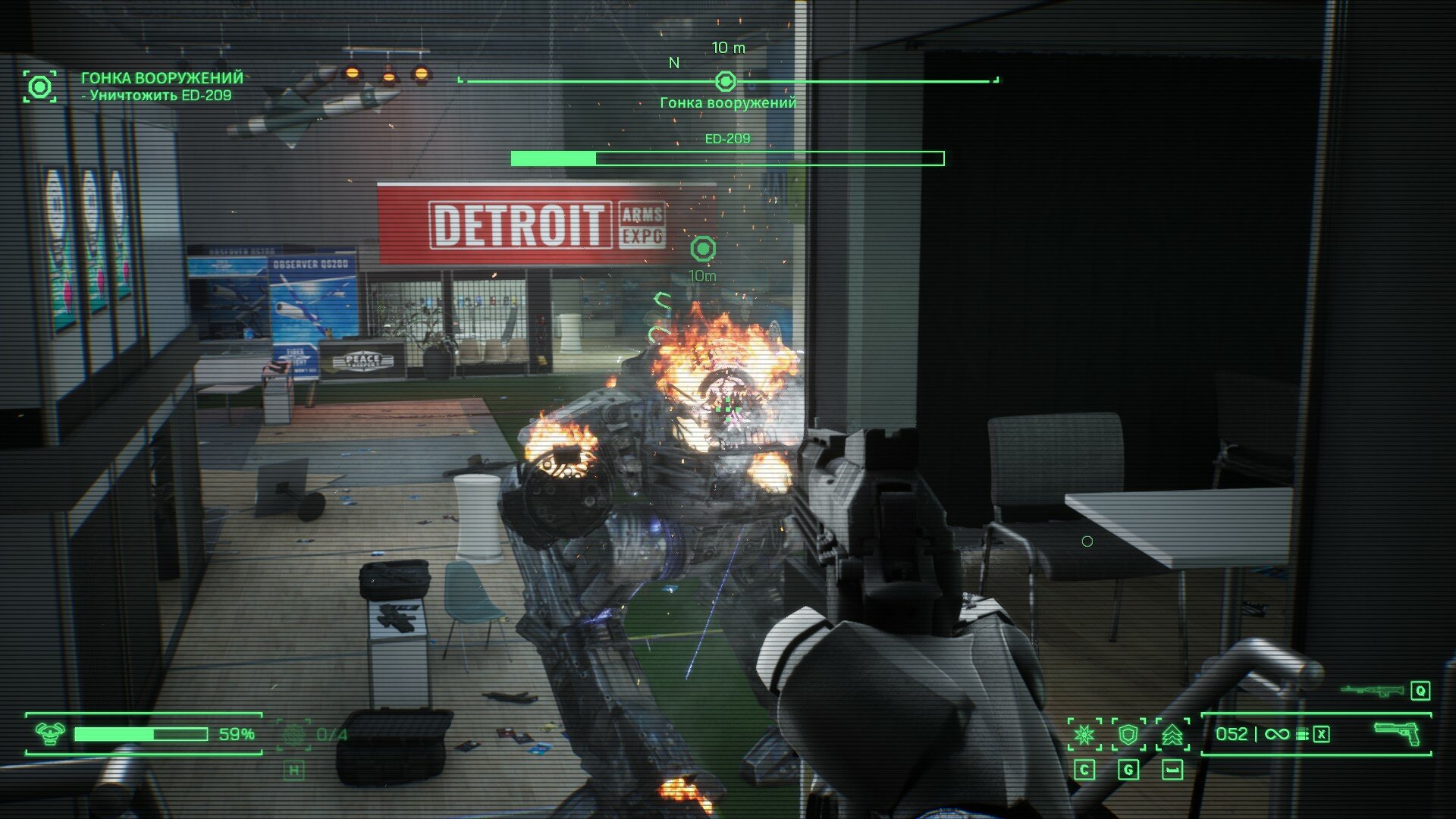Click the RoboCop armor health icon
Screen dimensions: 1456x819
(50, 733)
